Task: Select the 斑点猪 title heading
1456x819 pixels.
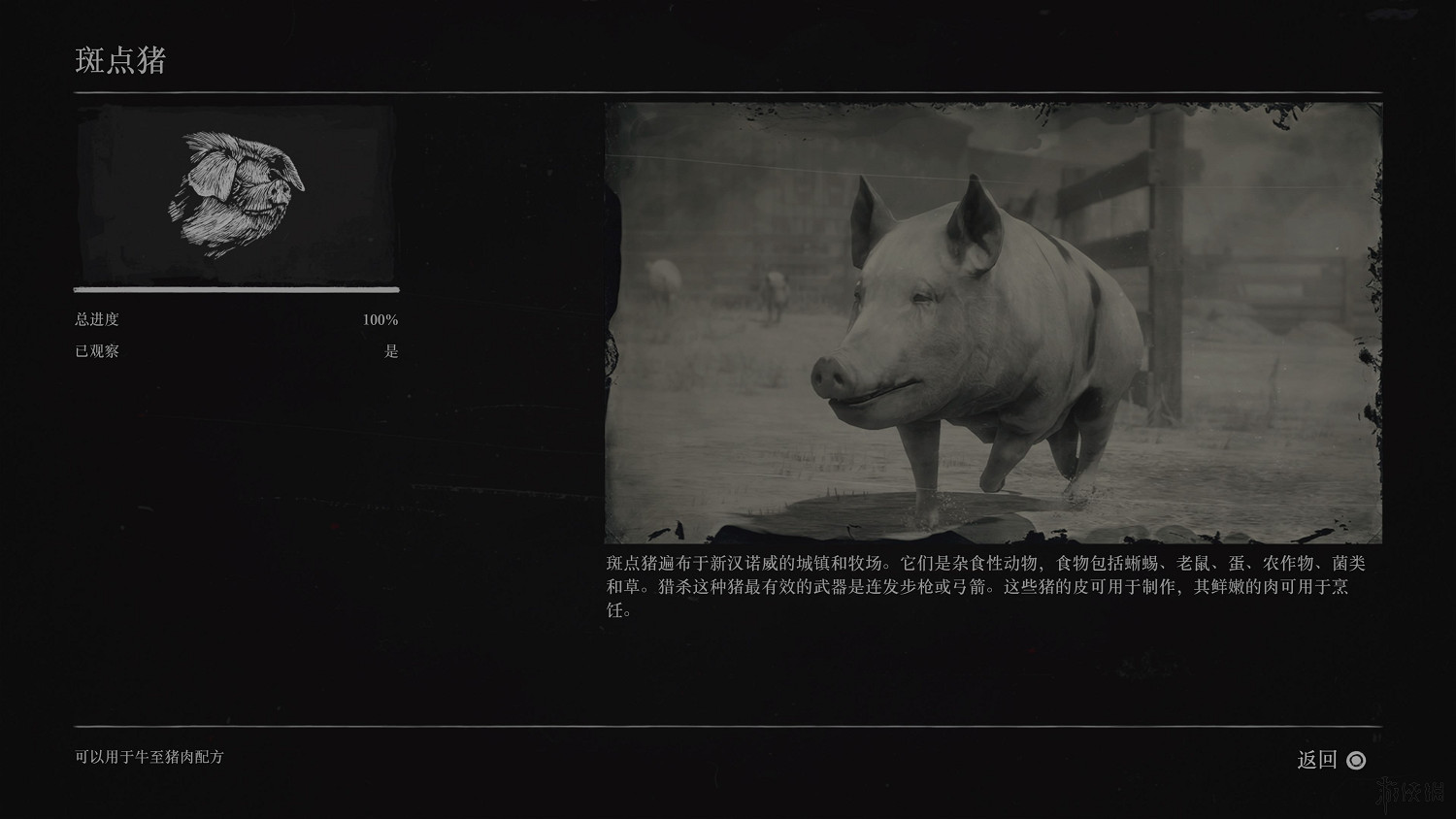Action: tap(121, 60)
